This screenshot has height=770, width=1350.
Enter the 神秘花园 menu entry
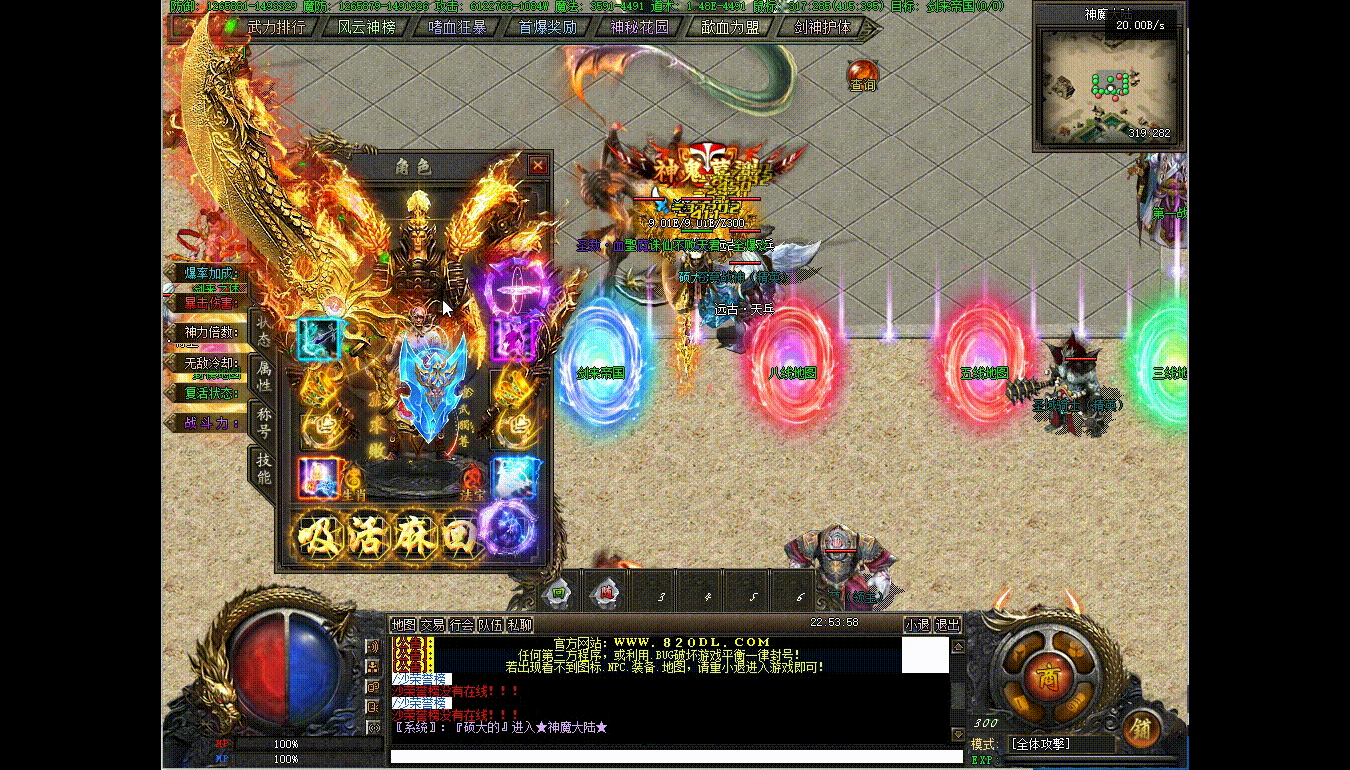click(x=639, y=28)
